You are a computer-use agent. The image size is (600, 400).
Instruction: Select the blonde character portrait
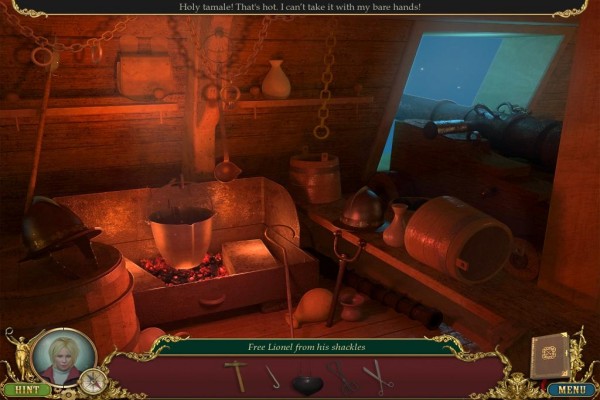65,357
